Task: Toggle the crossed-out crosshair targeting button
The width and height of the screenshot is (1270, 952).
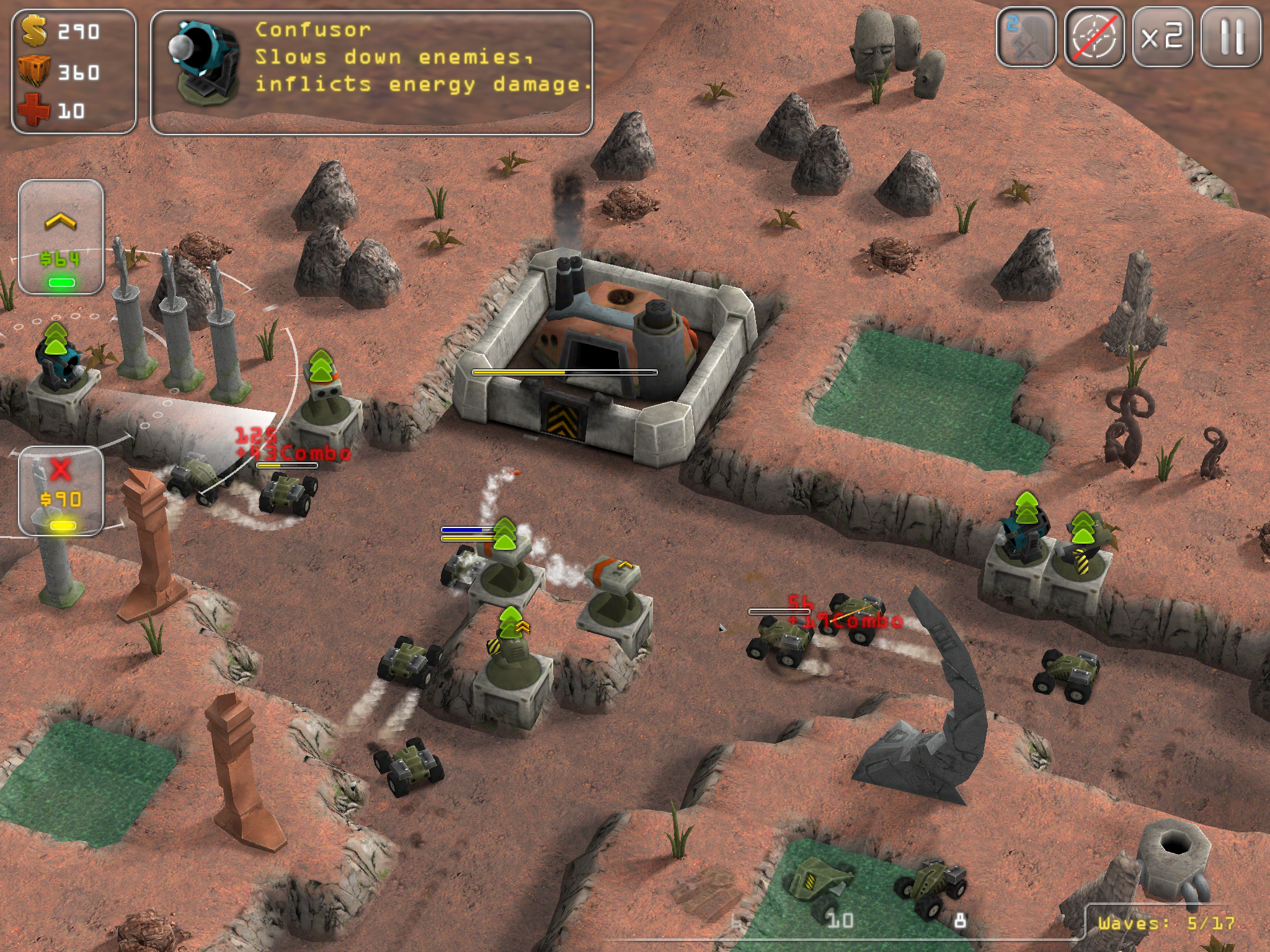Action: (x=1095, y=37)
